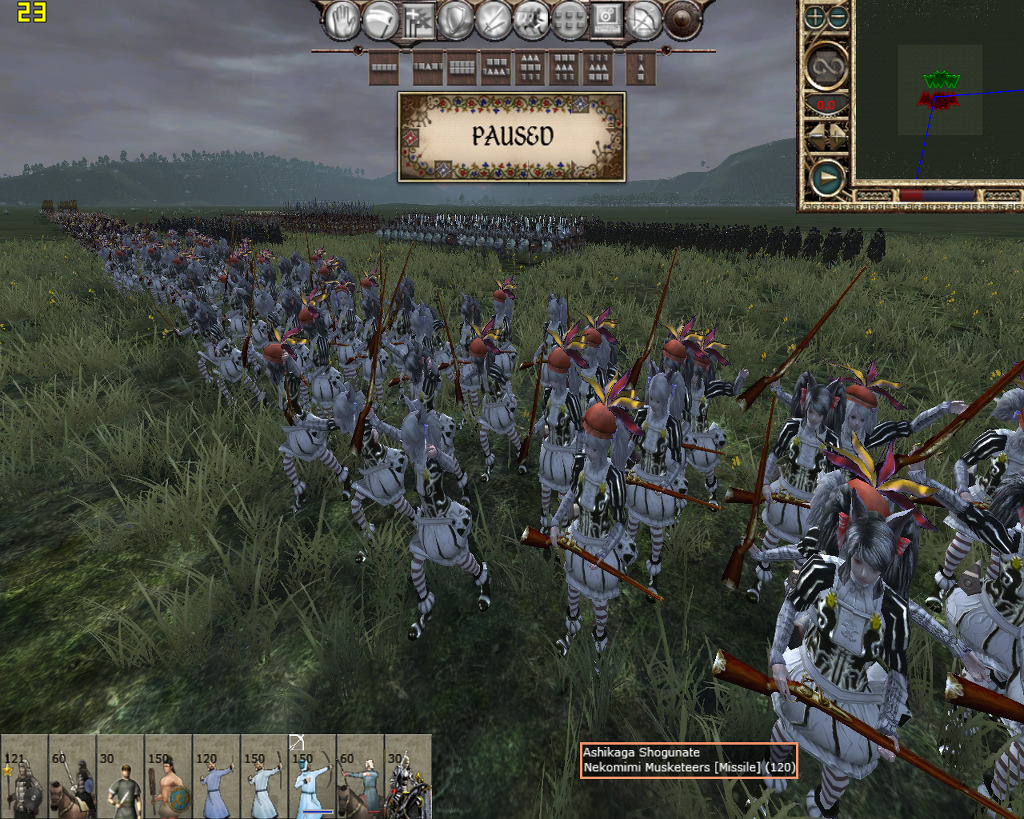This screenshot has width=1024, height=819.
Task: Choose the single line army formation banner
Action: tap(384, 68)
